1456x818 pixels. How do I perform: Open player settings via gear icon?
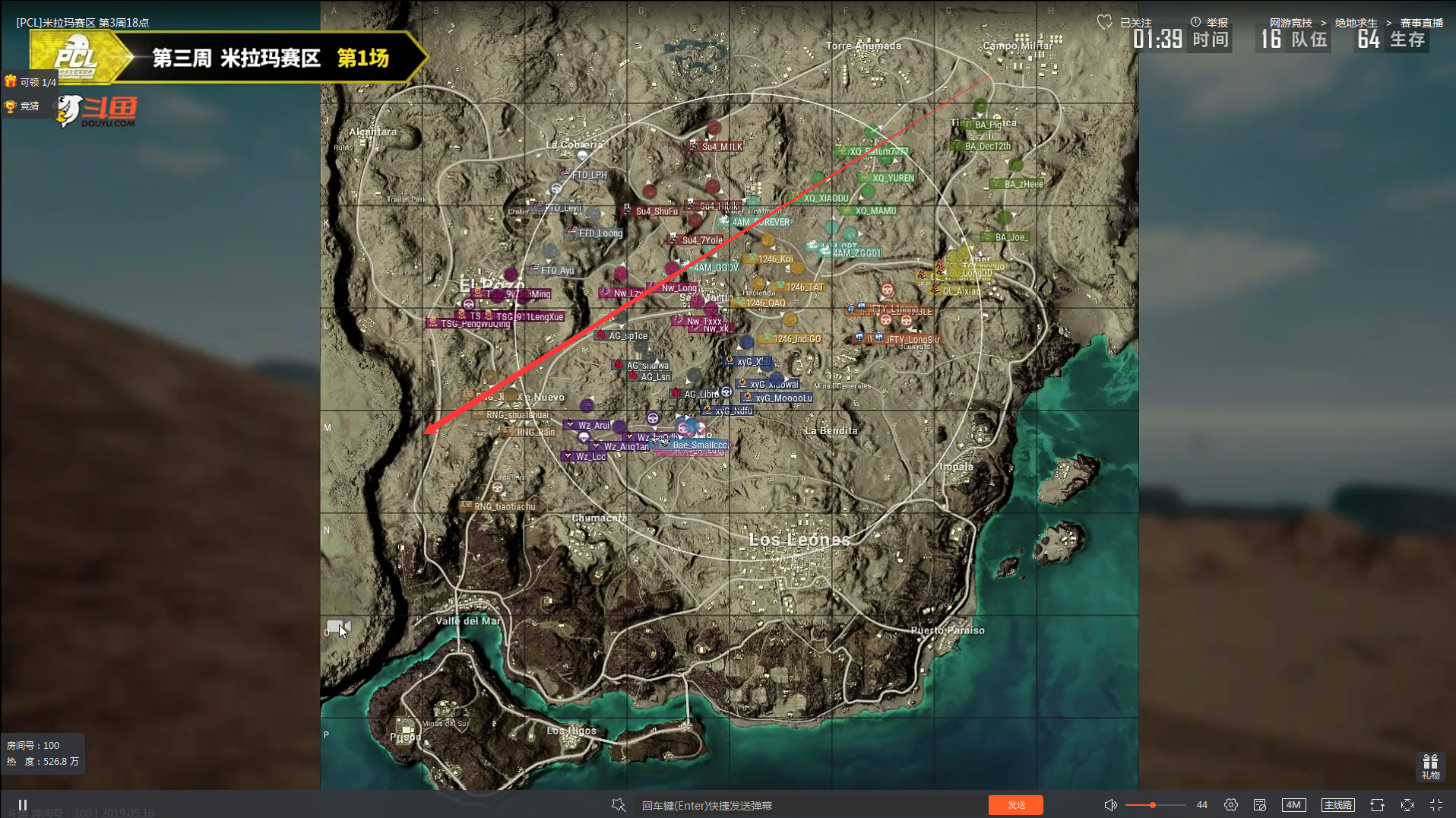(1231, 804)
